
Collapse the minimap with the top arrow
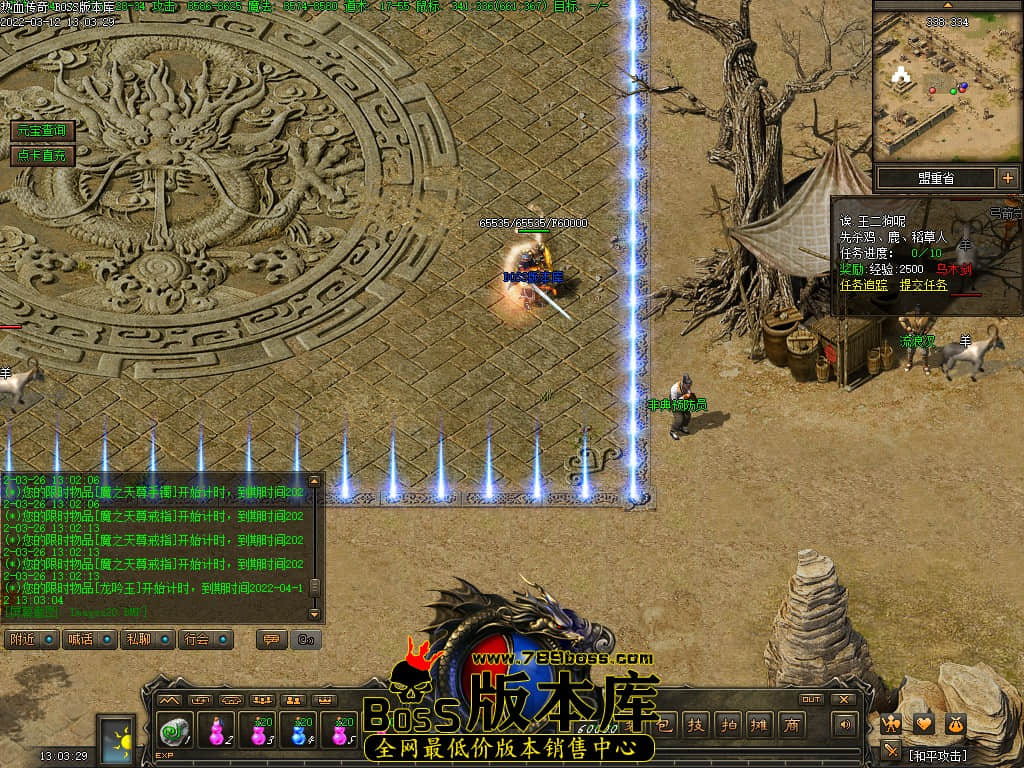point(947,5)
